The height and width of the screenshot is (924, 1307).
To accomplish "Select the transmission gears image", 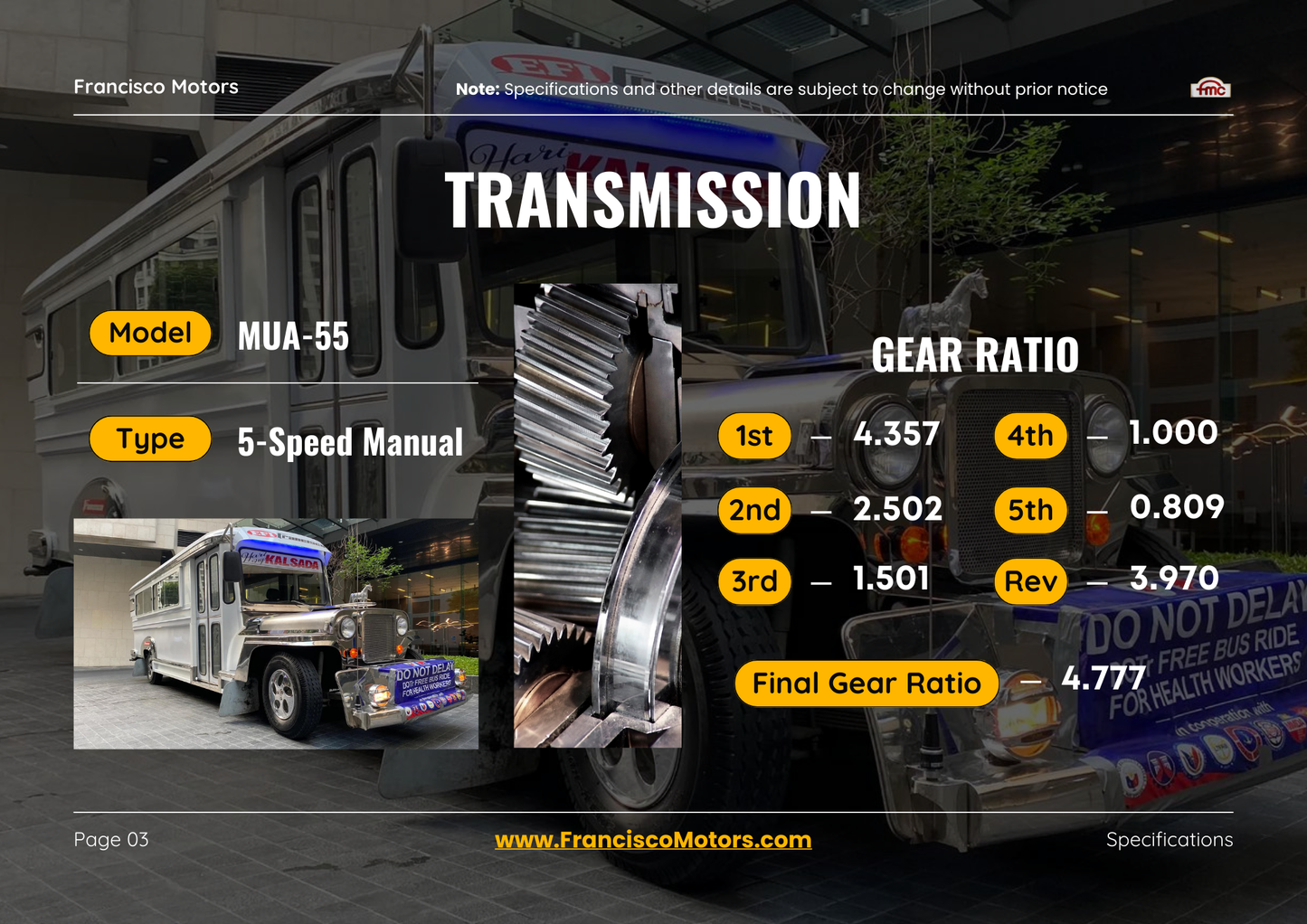I will tap(597, 515).
